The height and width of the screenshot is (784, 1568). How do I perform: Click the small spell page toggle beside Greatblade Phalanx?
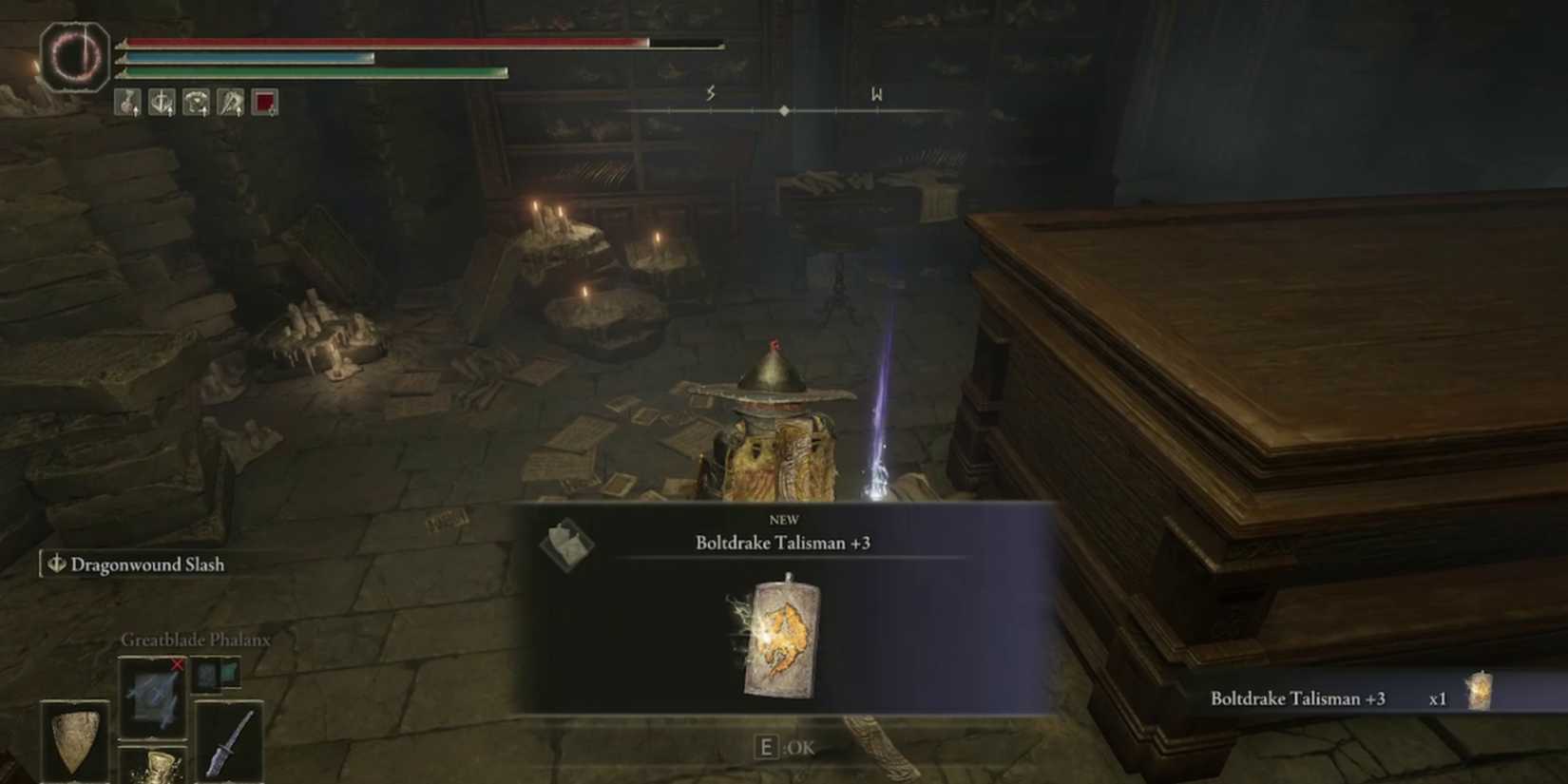pyautogui.click(x=216, y=674)
